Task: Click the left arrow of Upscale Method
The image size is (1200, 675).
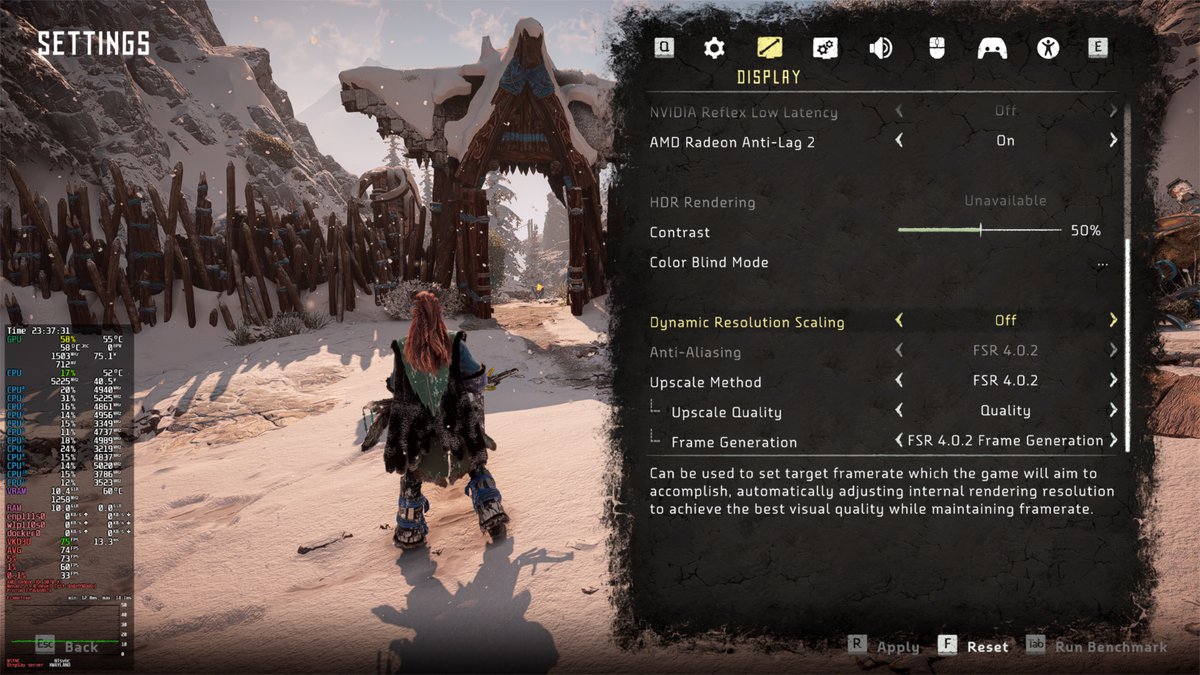Action: click(899, 381)
